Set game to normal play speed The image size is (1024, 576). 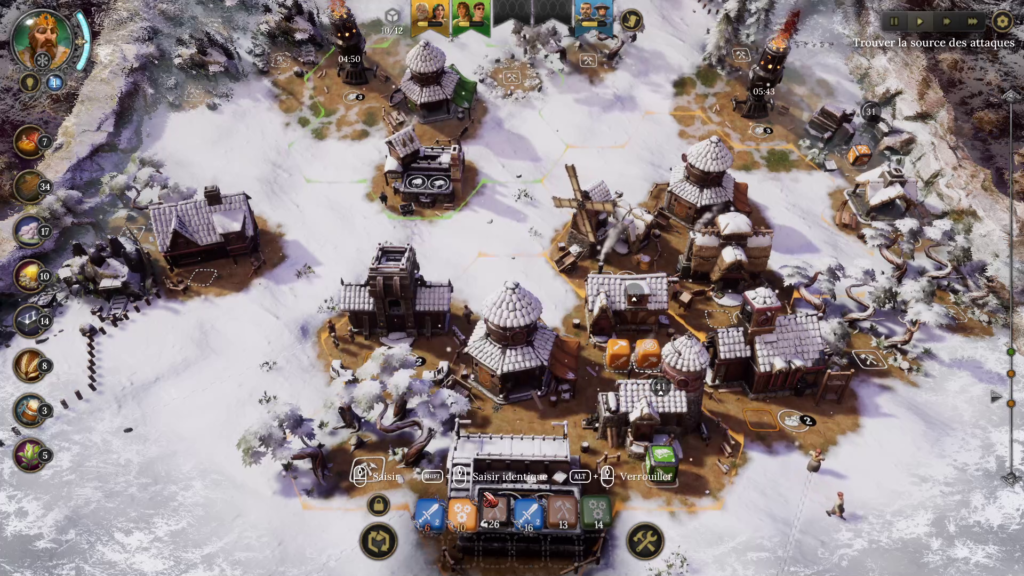(920, 21)
